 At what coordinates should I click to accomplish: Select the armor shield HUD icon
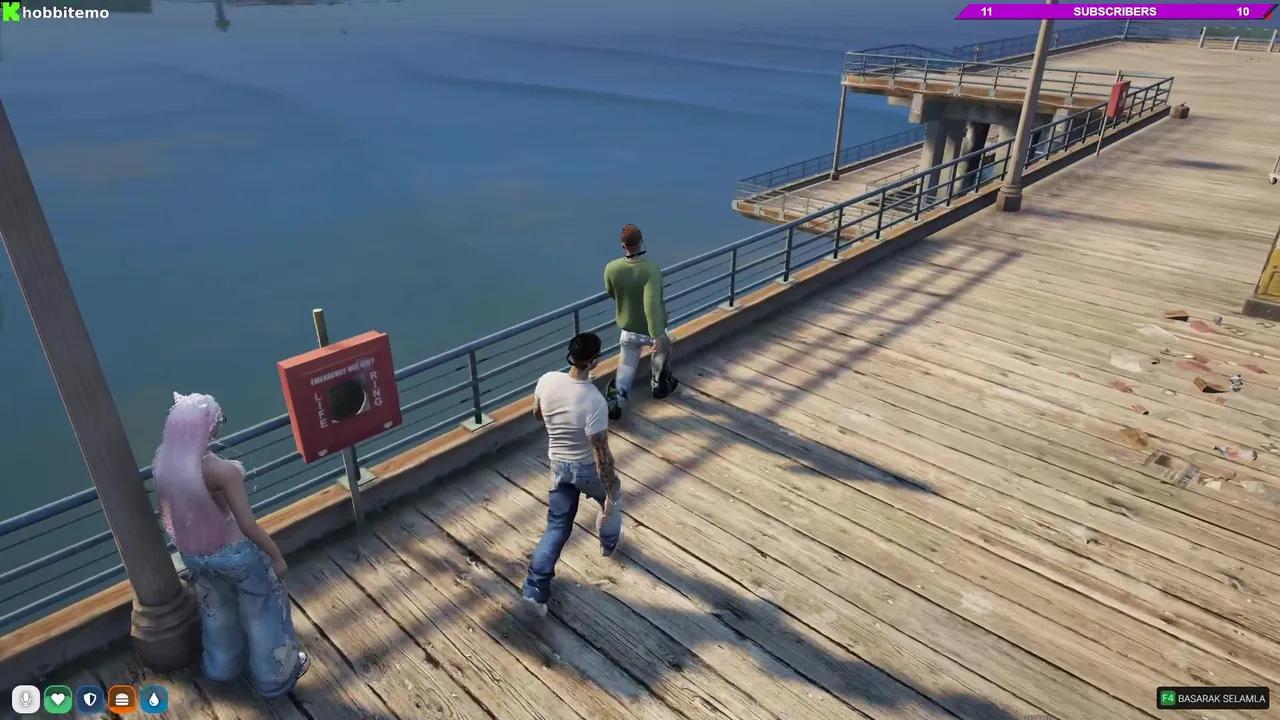pos(90,699)
